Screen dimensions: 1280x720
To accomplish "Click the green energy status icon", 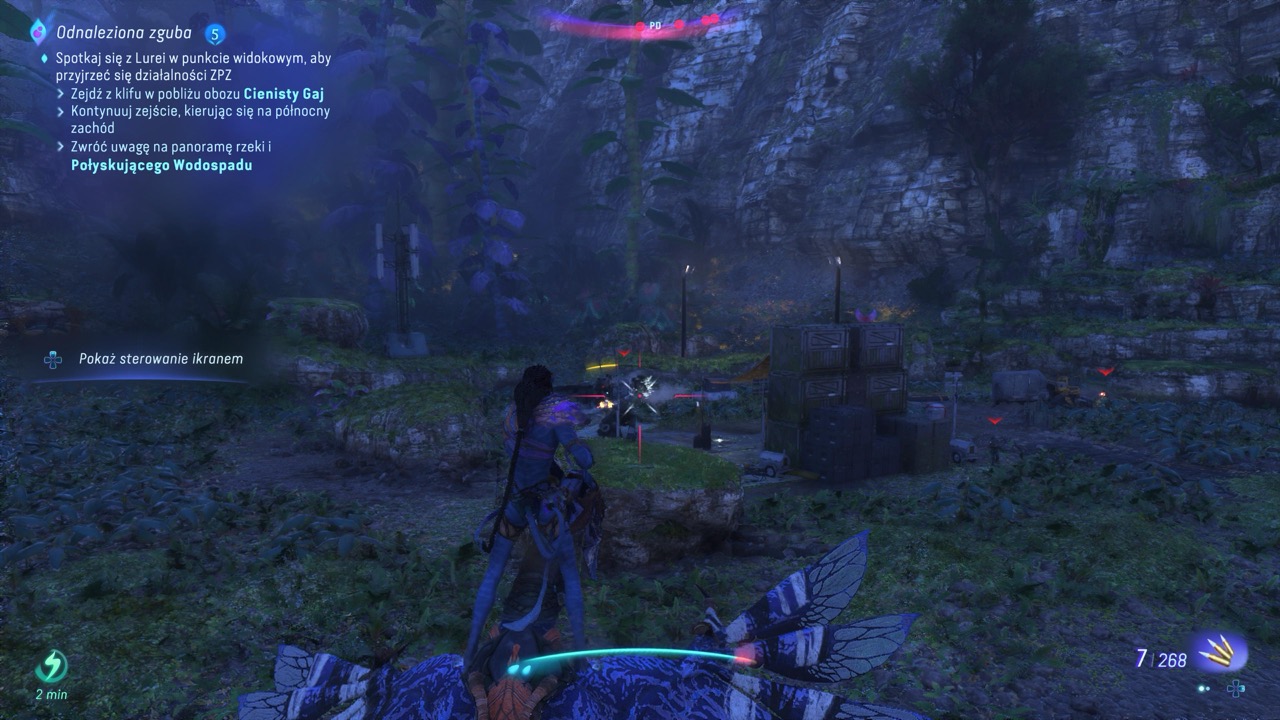I will (x=51, y=667).
